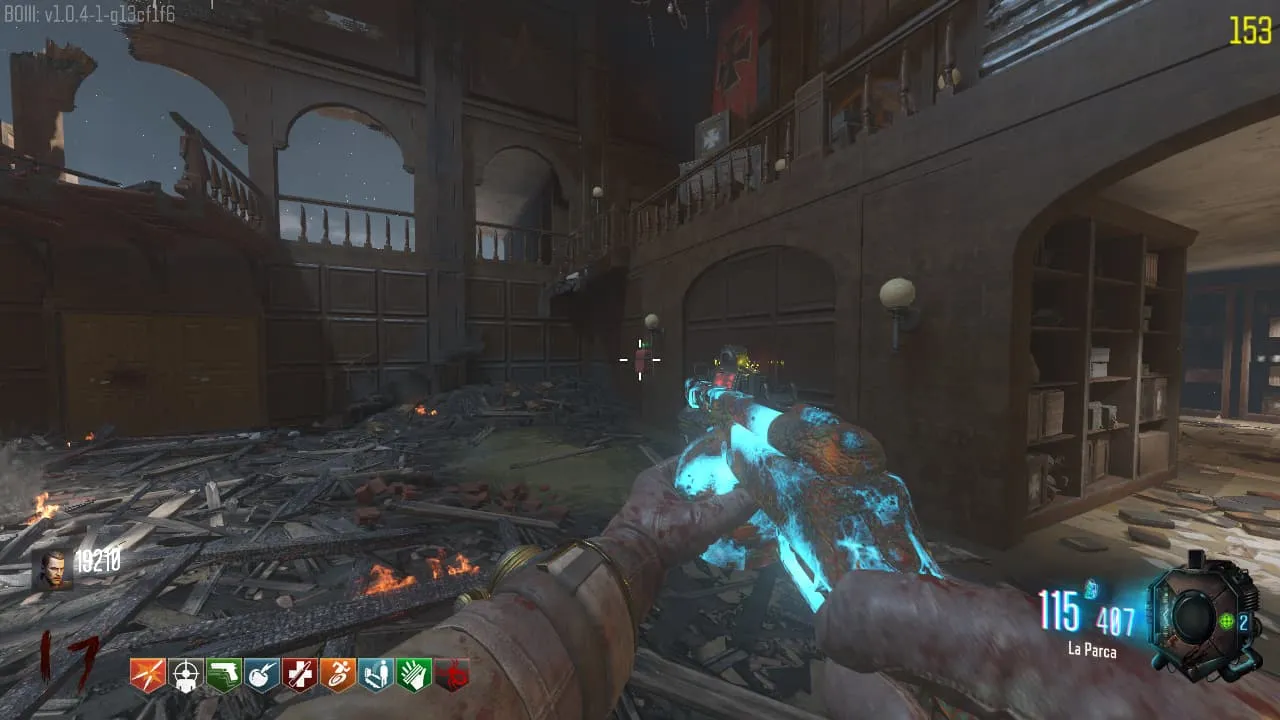The width and height of the screenshot is (1280, 720).
Task: Choose the dark red Widow's Wine spider perk
Action: click(452, 675)
